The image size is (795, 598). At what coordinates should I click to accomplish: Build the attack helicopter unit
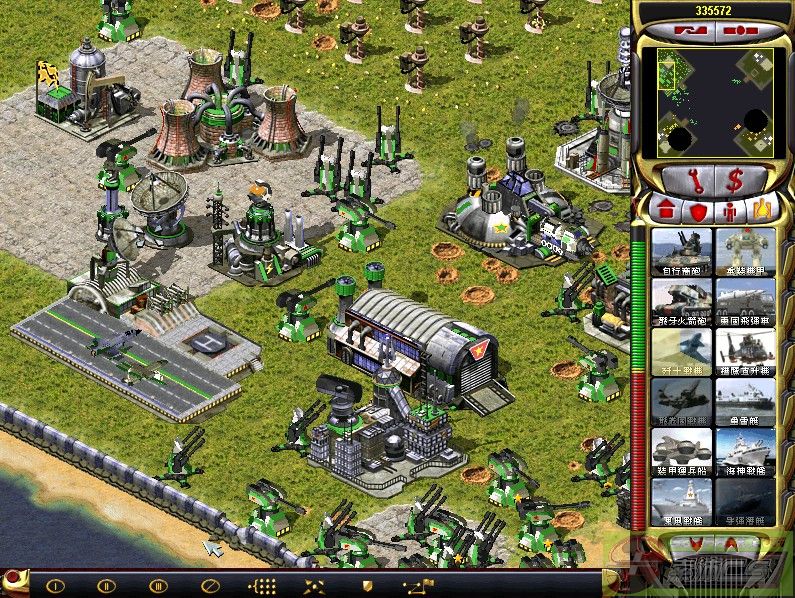click(745, 351)
